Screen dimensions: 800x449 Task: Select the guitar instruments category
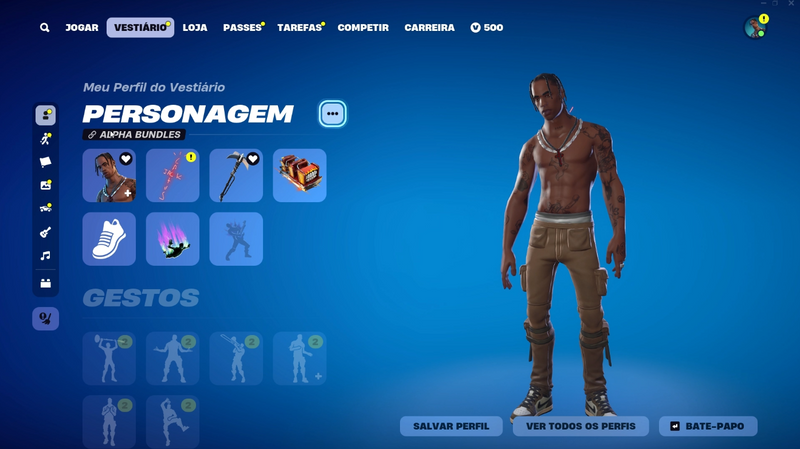[x=45, y=232]
